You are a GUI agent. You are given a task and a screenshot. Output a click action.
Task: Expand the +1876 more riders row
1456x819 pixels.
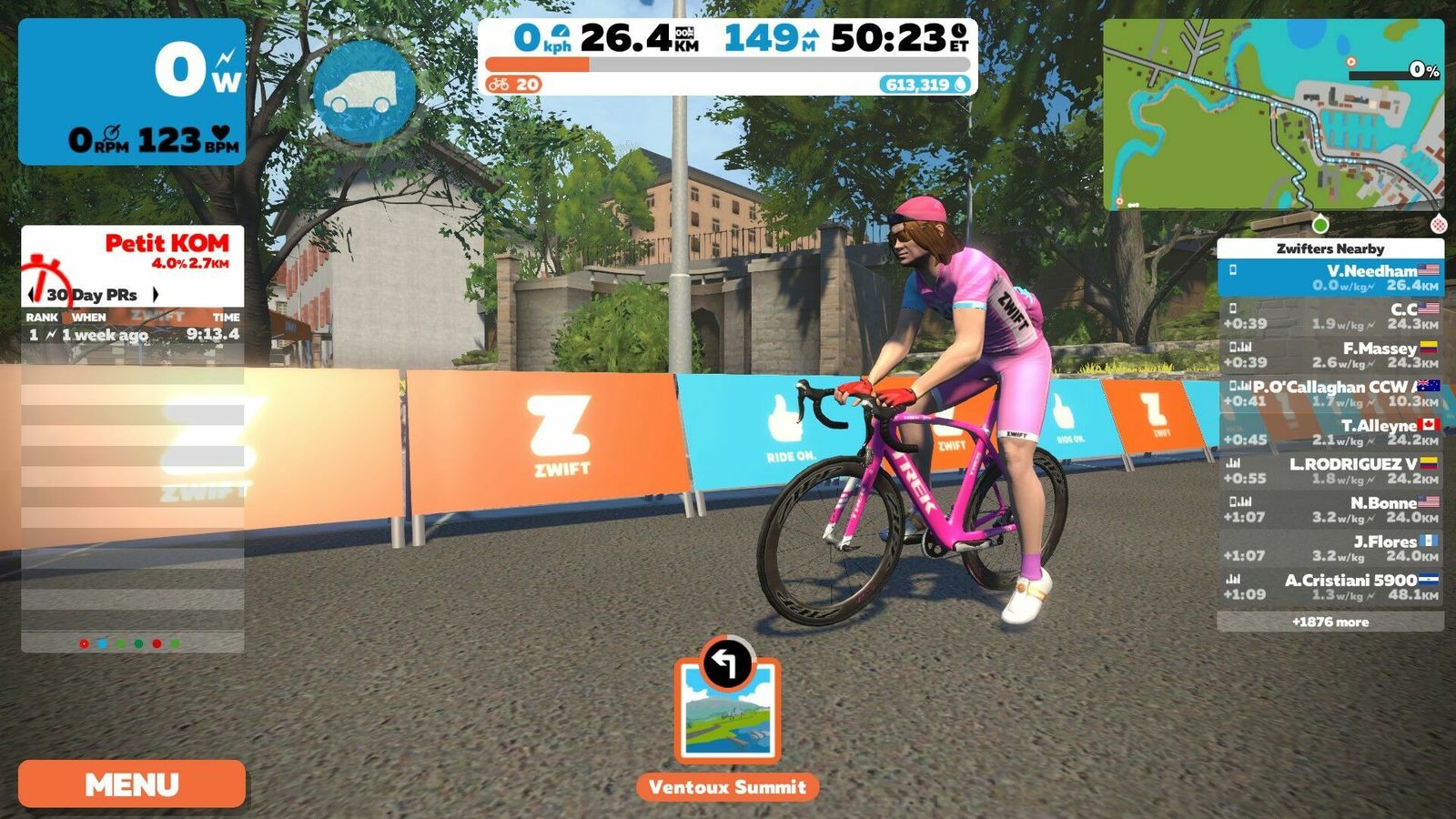pos(1330,622)
